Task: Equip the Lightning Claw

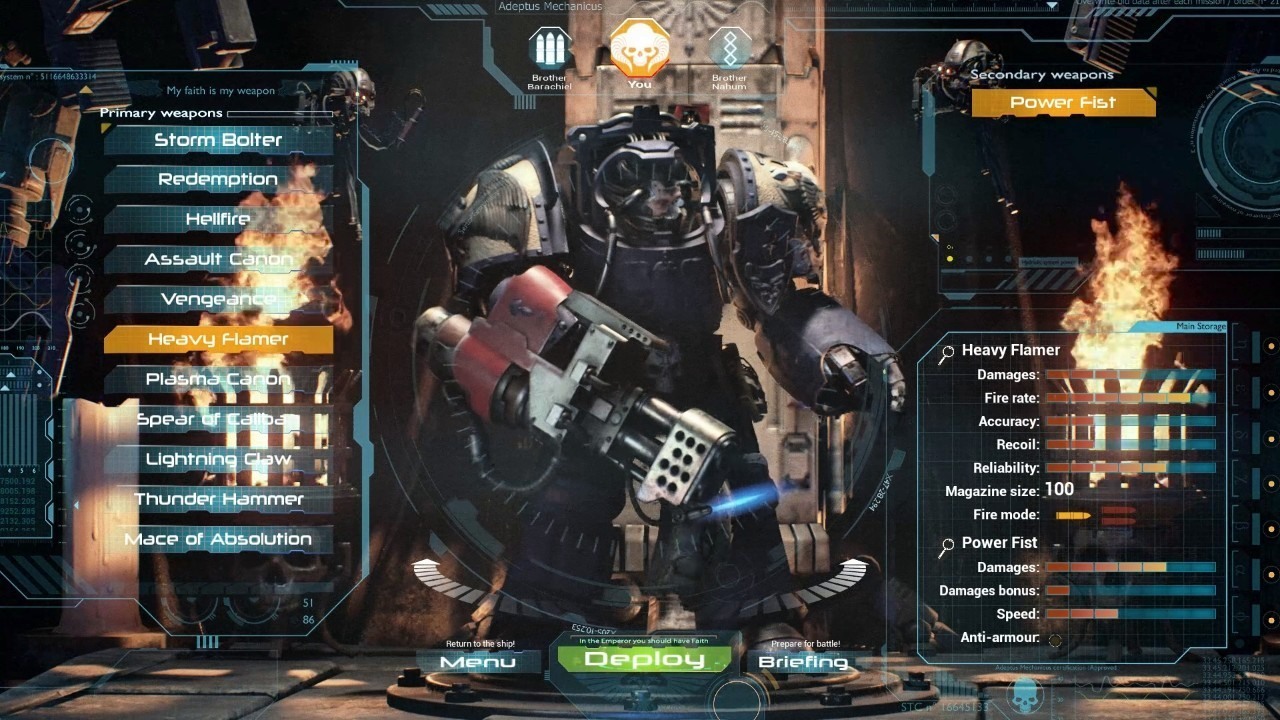Action: coord(218,460)
